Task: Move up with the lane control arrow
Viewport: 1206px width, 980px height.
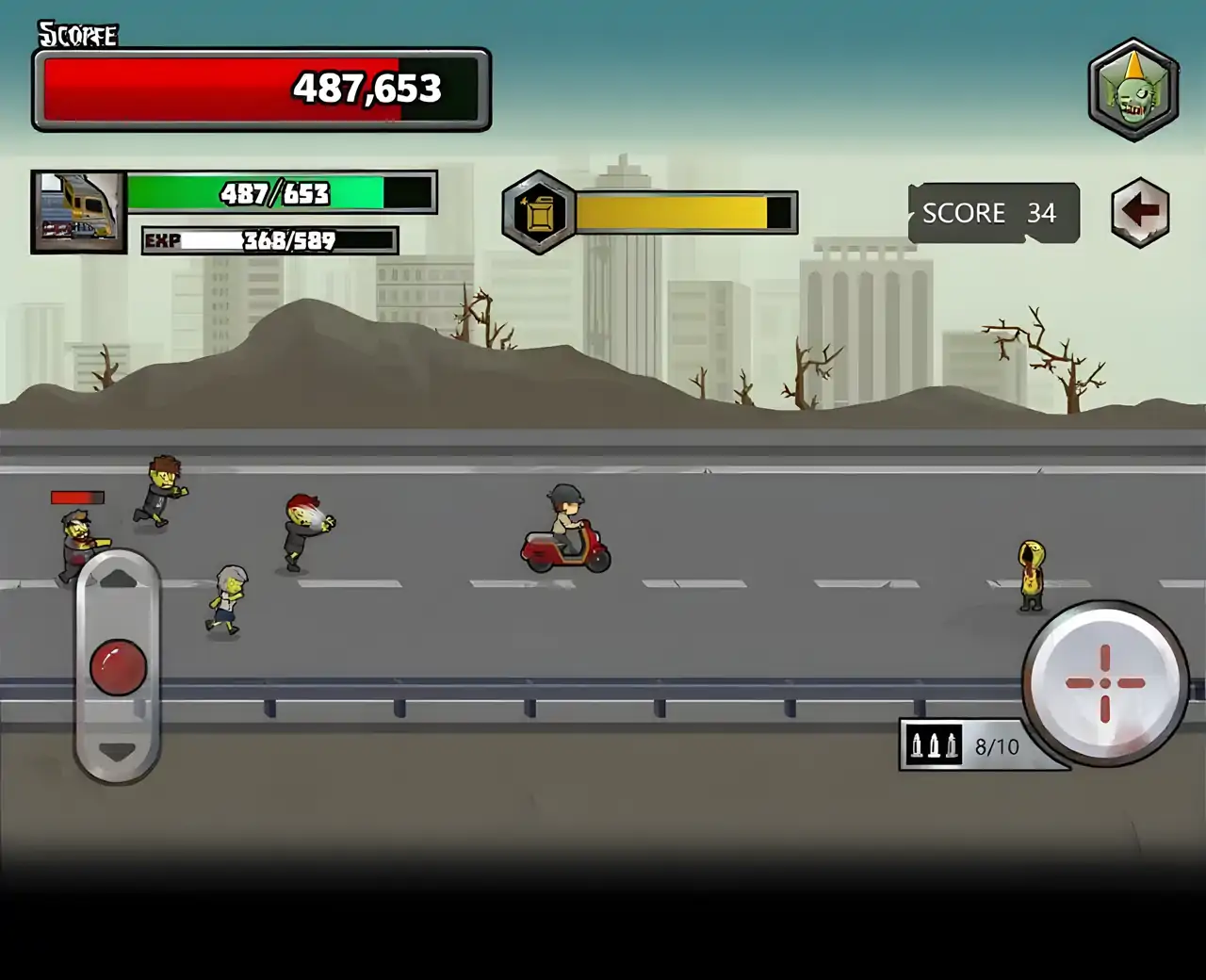Action: [118, 579]
